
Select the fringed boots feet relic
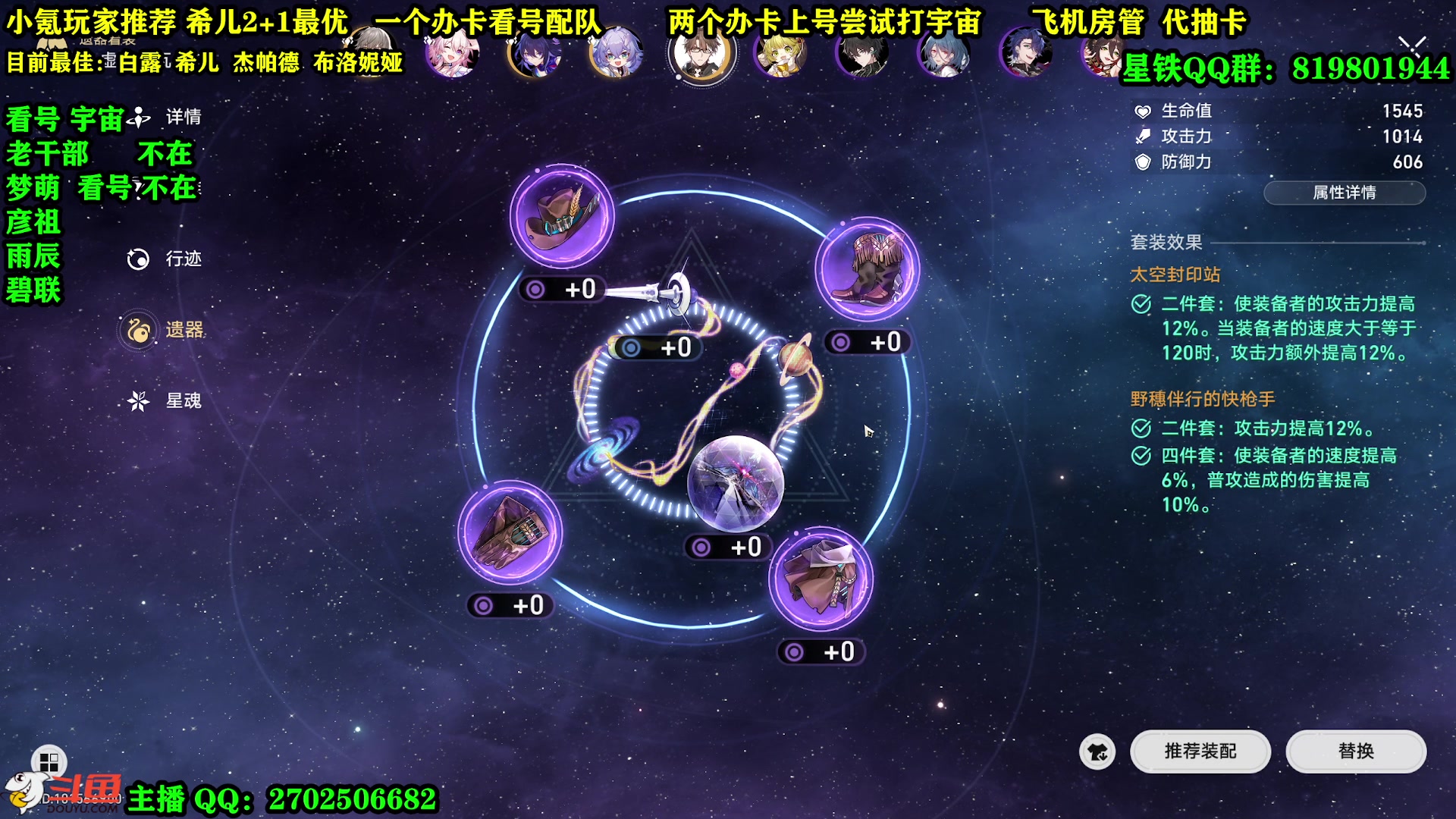[x=868, y=268]
